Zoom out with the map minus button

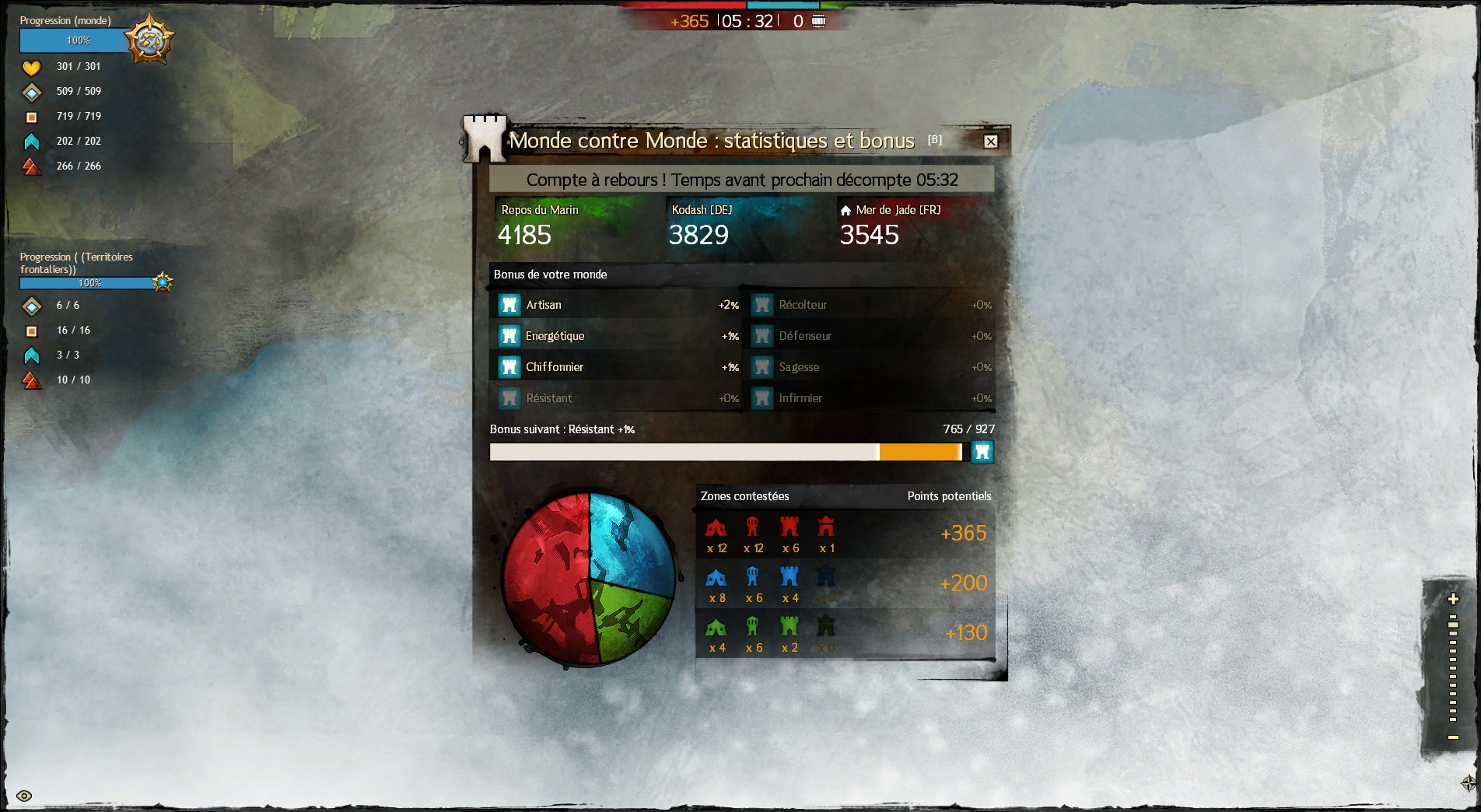pos(1452,737)
